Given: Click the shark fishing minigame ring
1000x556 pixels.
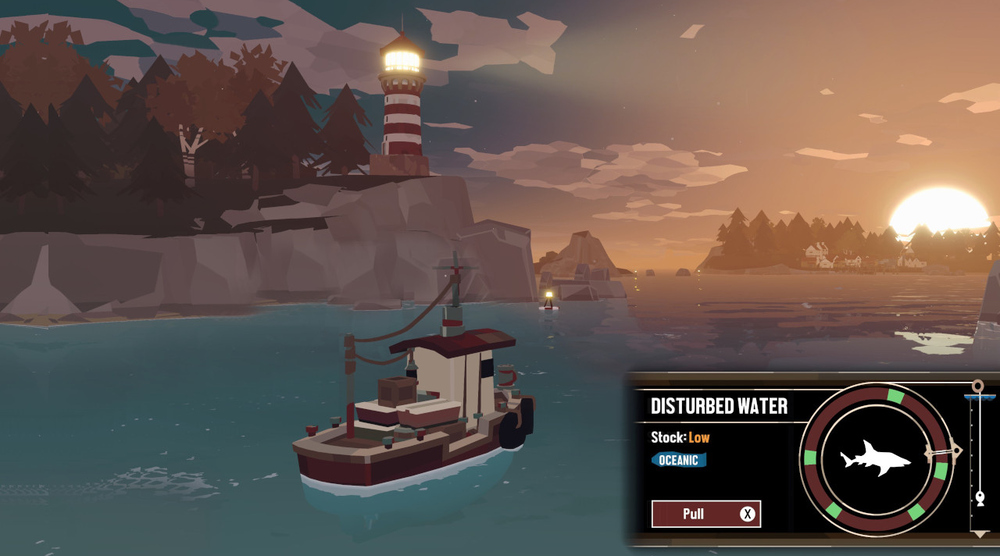Looking at the screenshot, I should 875,459.
